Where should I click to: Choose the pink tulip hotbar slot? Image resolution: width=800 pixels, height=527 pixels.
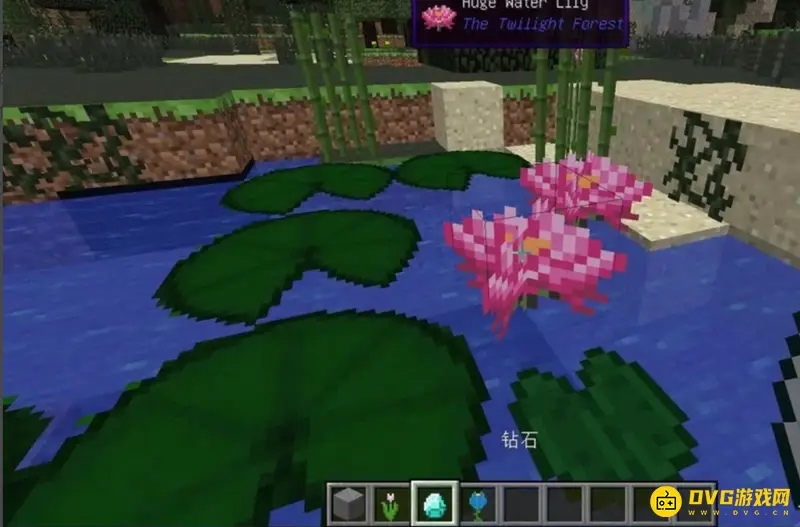pos(391,504)
